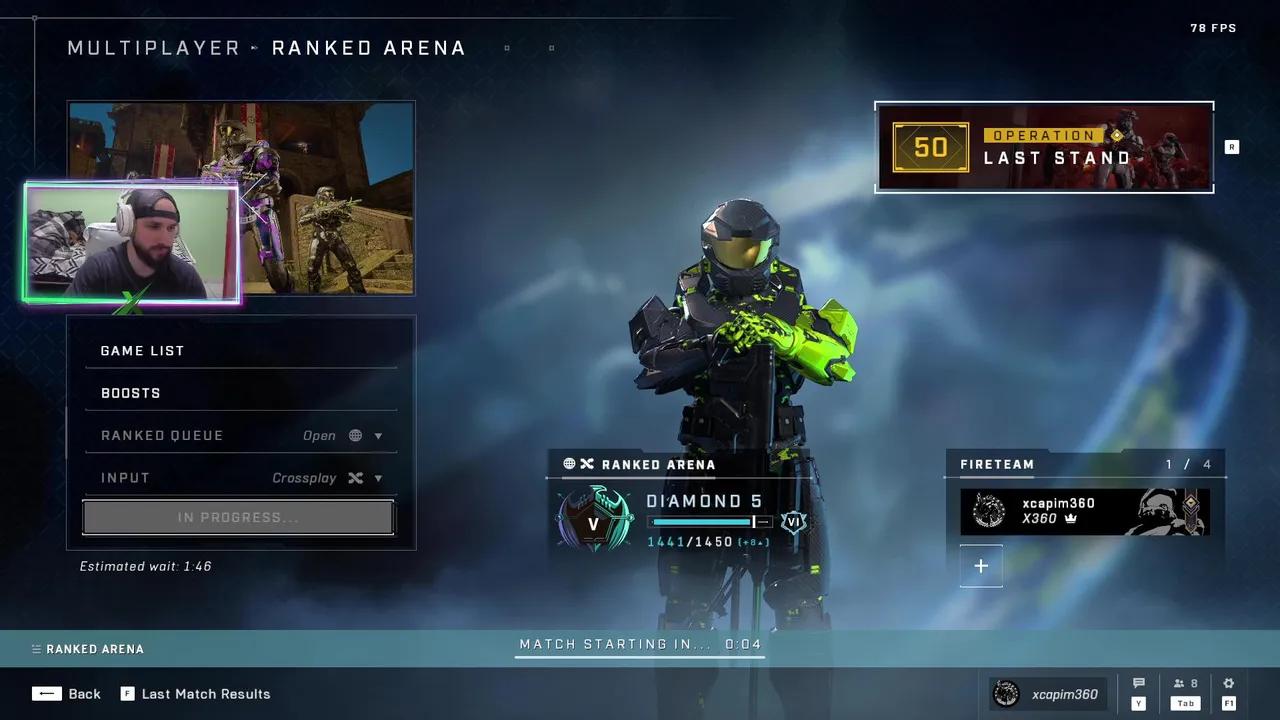Click the In Progress matchmaking button
Viewport: 1280px width, 720px height.
coord(238,518)
